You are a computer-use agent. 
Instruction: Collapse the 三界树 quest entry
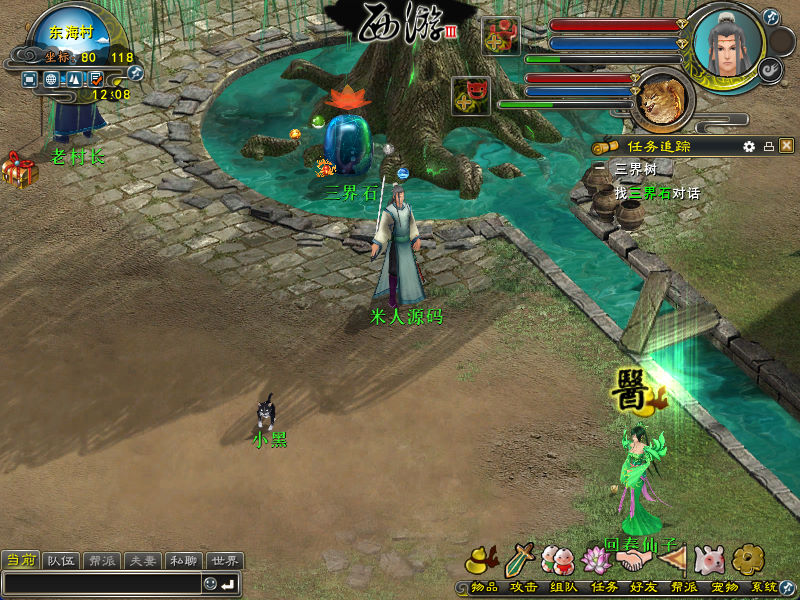point(601,168)
